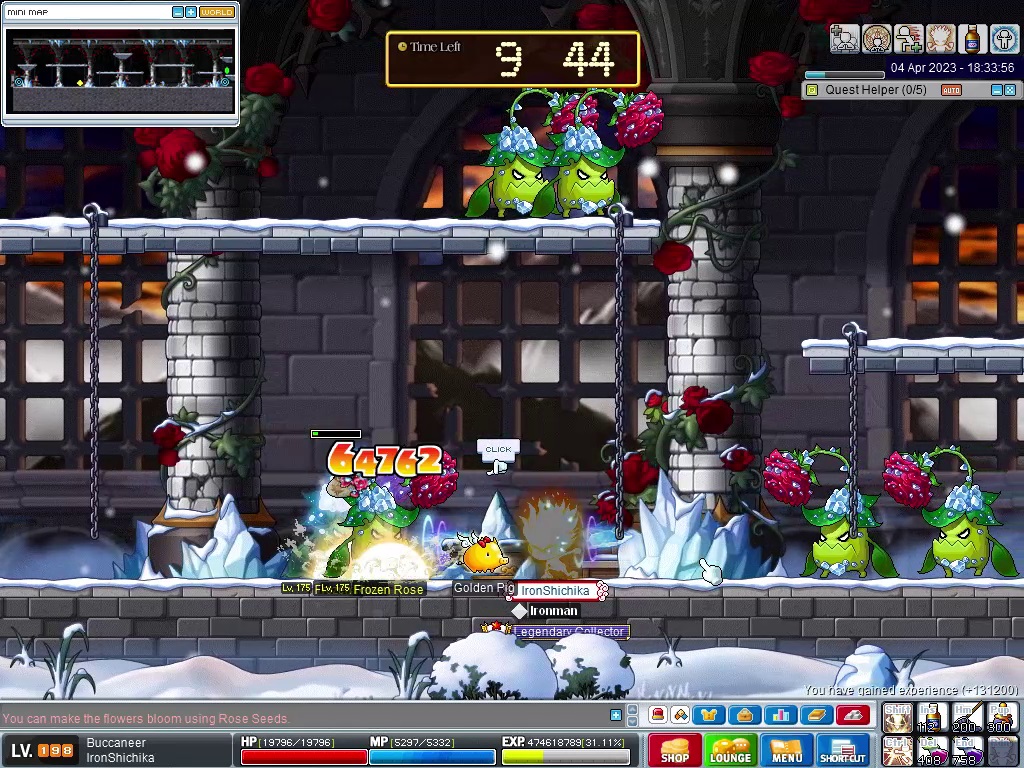Open the brown bag inventory button
Viewport: 1024px width, 768px height.
tap(744, 715)
